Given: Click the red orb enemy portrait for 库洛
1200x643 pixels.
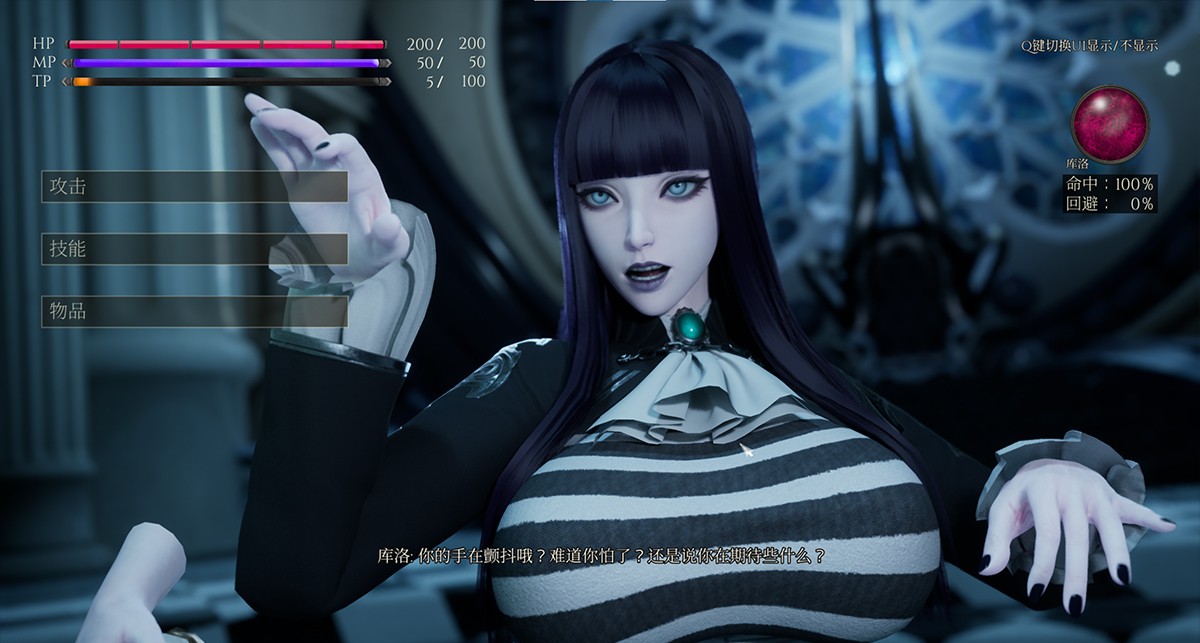Looking at the screenshot, I should coord(1109,121).
